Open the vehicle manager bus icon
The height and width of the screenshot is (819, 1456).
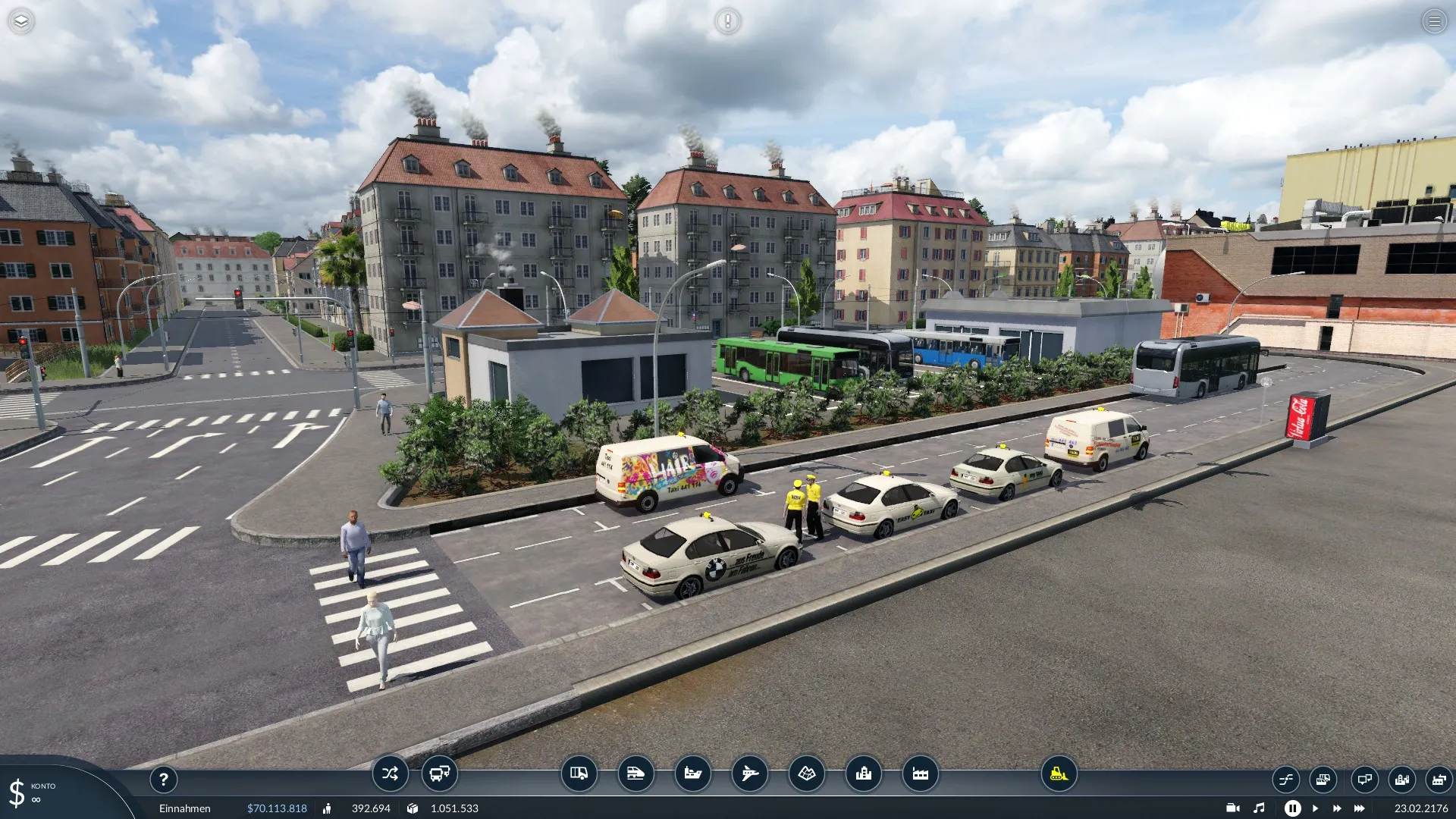(439, 773)
